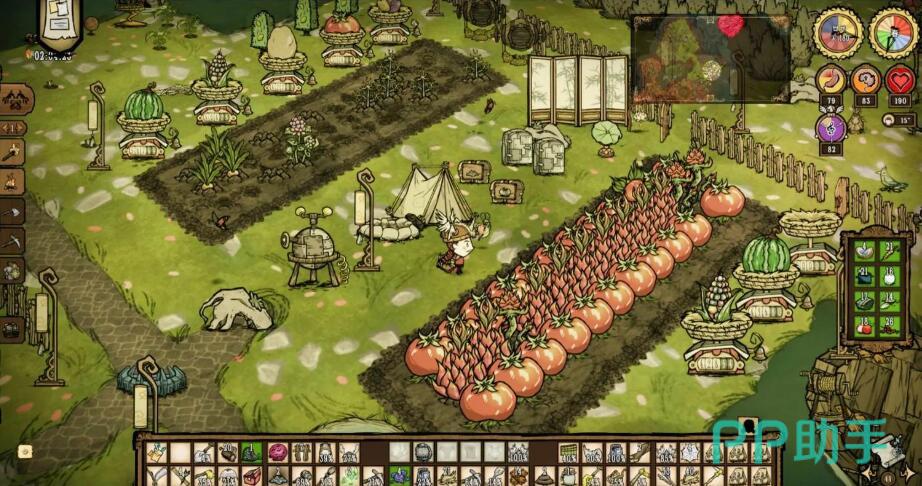Select the fire crafting category
Viewport: 922px width, 486px height.
point(13,182)
